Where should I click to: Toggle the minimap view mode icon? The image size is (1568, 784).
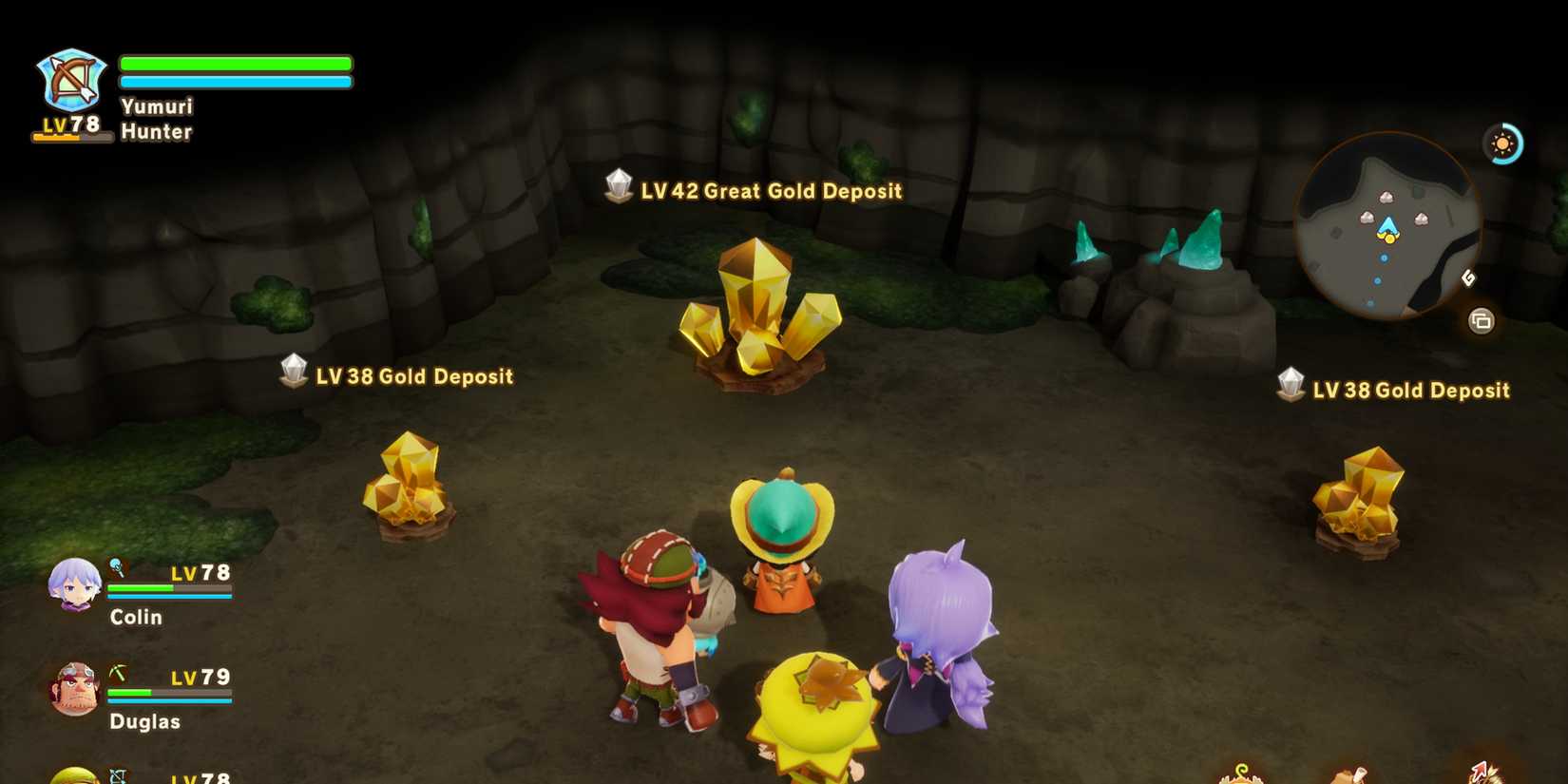(1481, 321)
